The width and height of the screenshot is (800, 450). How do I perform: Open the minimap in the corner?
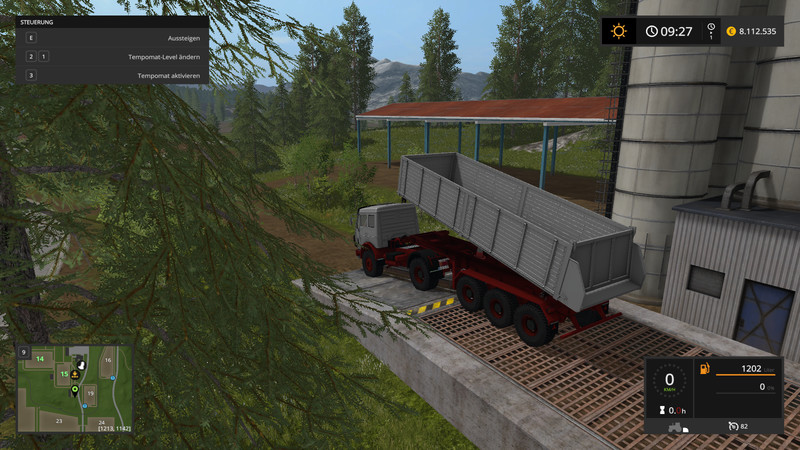coord(75,388)
